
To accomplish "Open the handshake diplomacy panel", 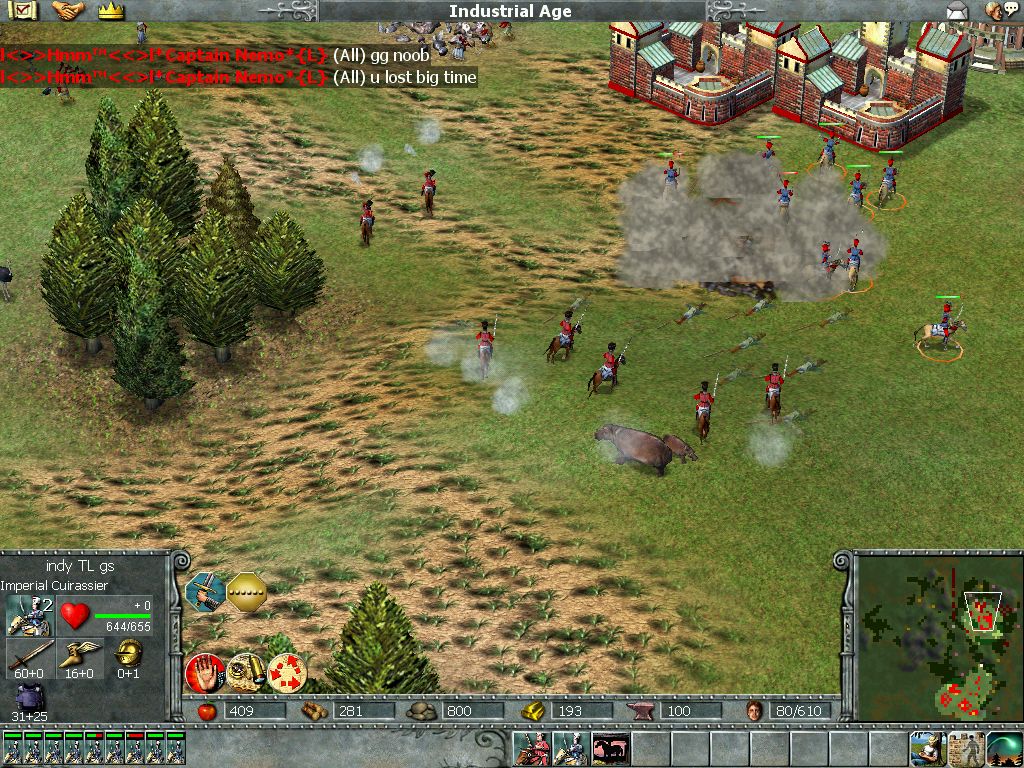I will click(x=67, y=11).
